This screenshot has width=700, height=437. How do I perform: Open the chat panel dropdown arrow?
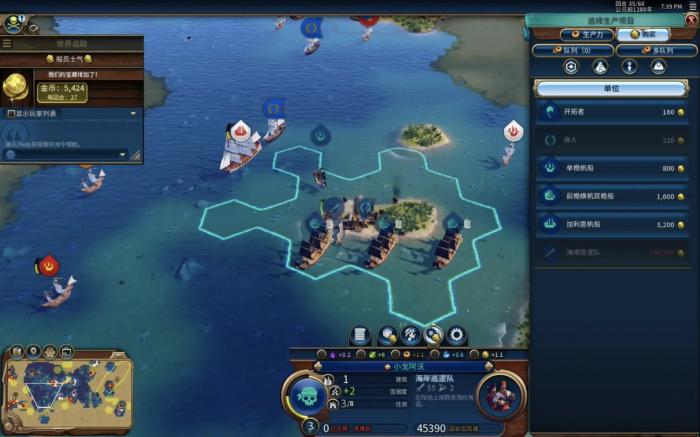click(x=124, y=155)
